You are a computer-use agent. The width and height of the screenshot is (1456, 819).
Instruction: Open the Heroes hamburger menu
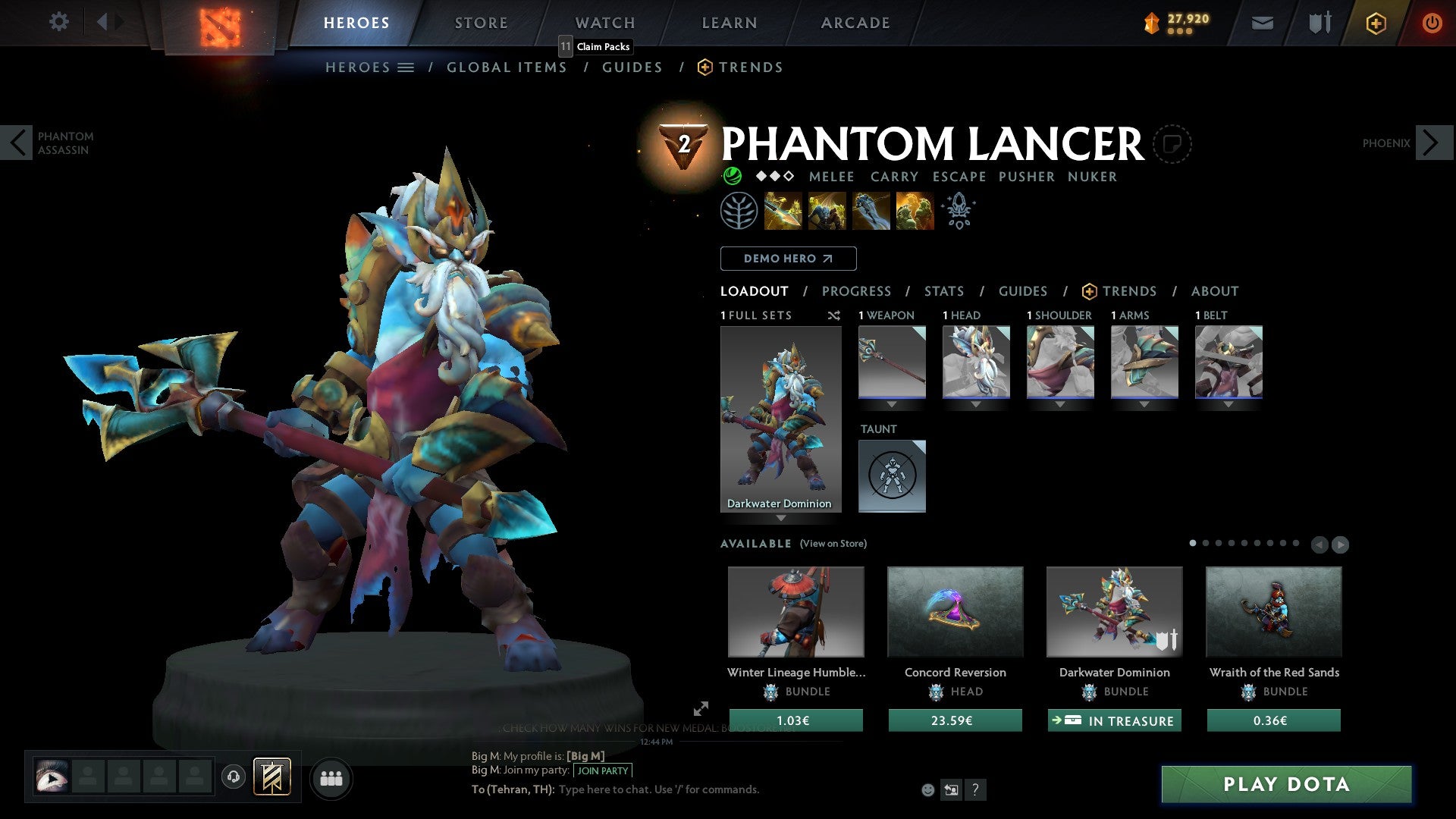(405, 67)
